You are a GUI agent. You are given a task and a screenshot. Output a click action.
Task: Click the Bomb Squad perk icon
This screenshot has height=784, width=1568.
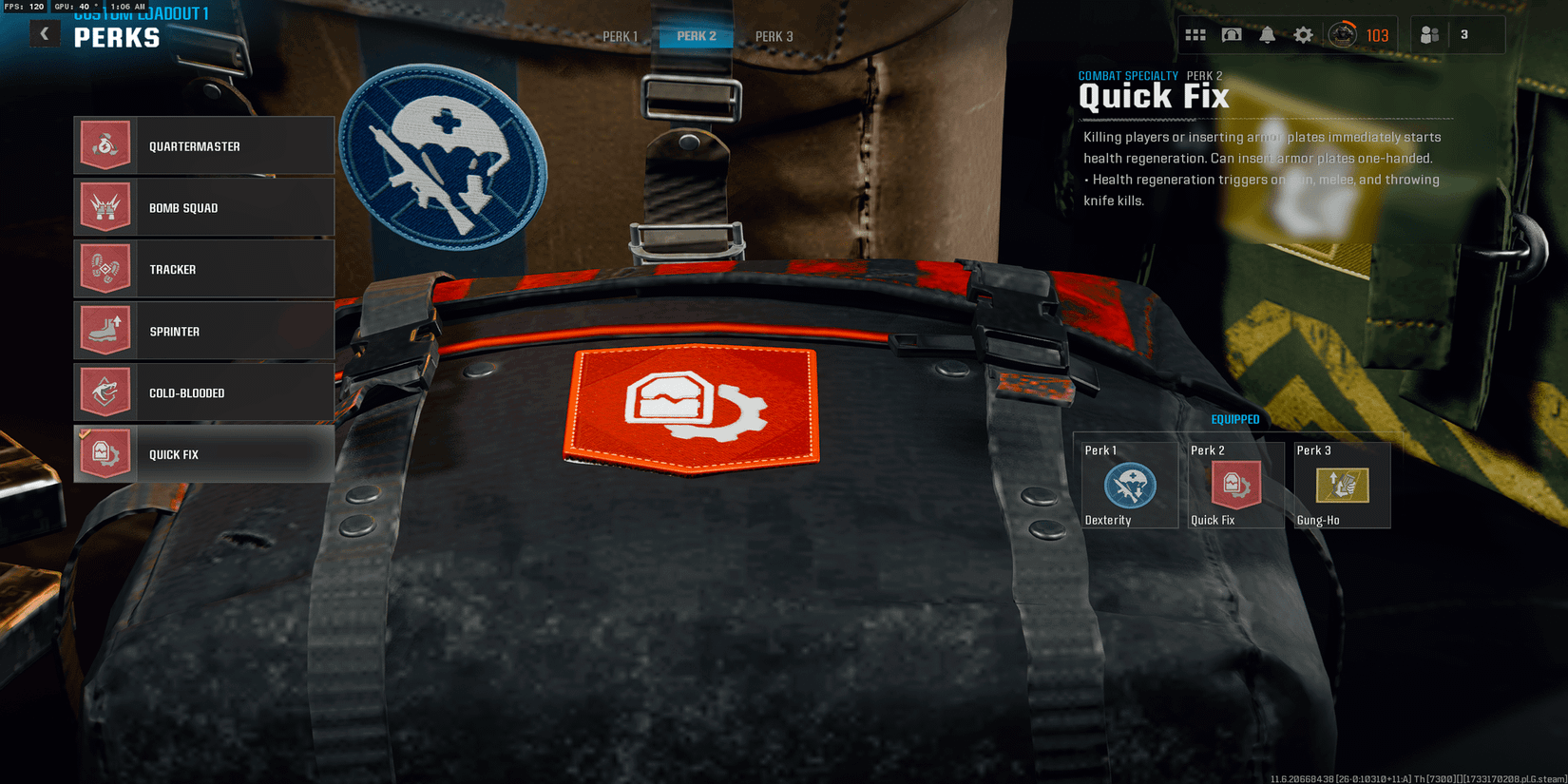click(105, 206)
